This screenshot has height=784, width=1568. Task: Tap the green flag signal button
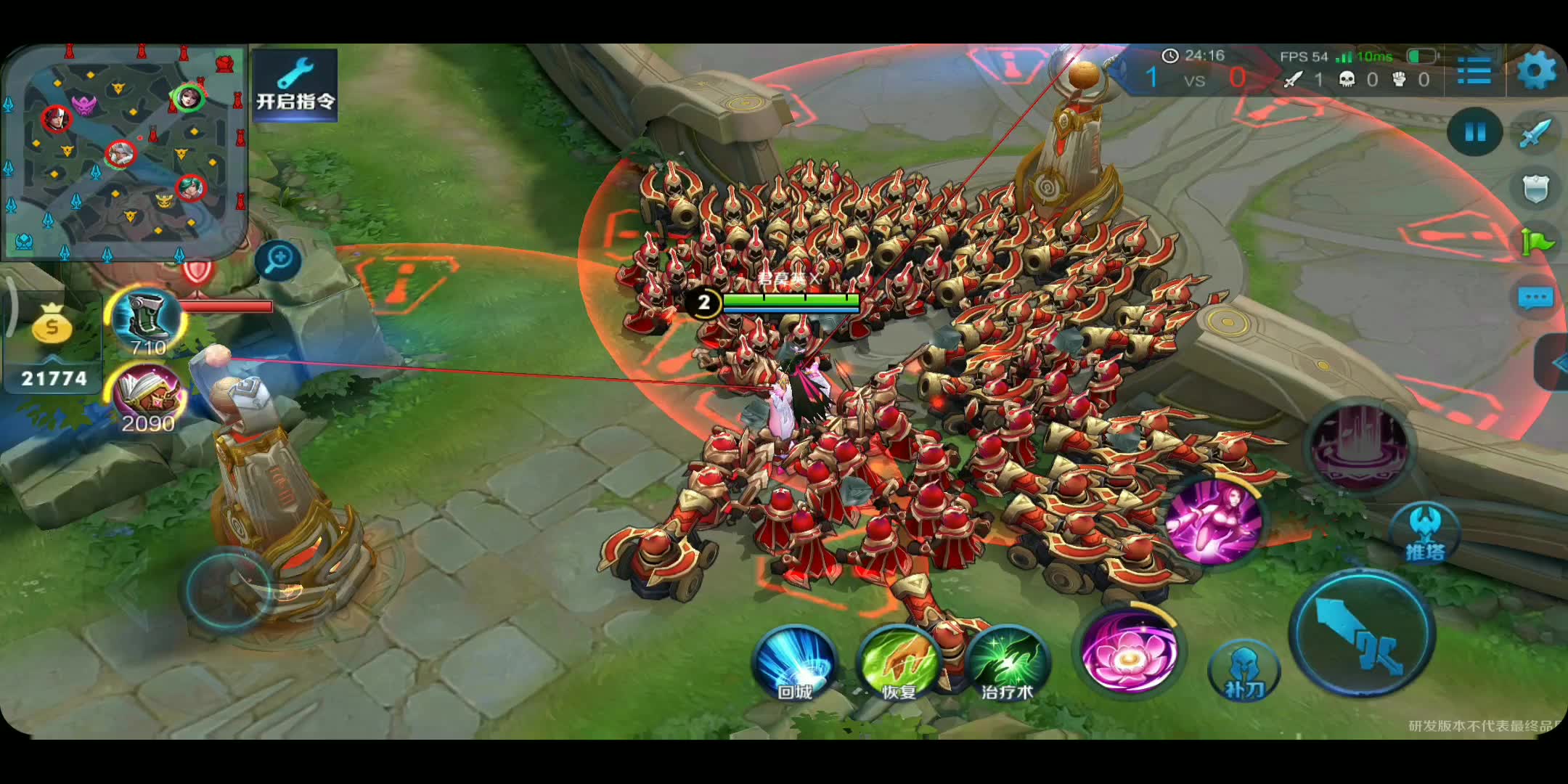[x=1537, y=242]
